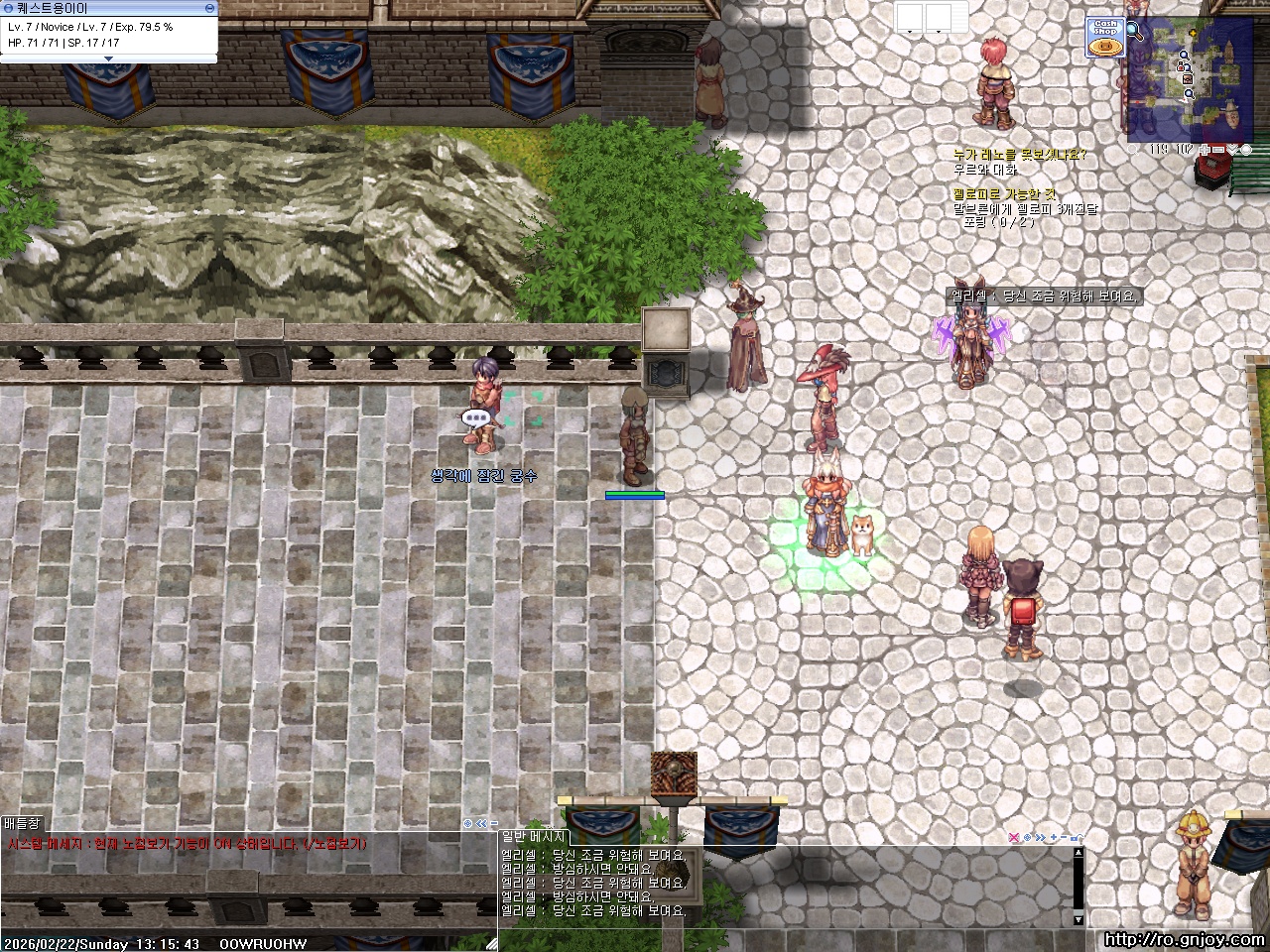1270x952 pixels.
Task: Click the 누가 레노를 못보셨나요? quest tracker entry
Action: click(1019, 155)
